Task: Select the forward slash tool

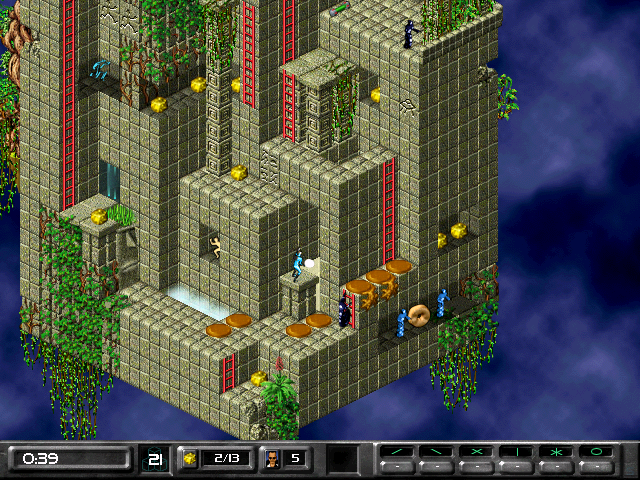Action: click(x=397, y=452)
